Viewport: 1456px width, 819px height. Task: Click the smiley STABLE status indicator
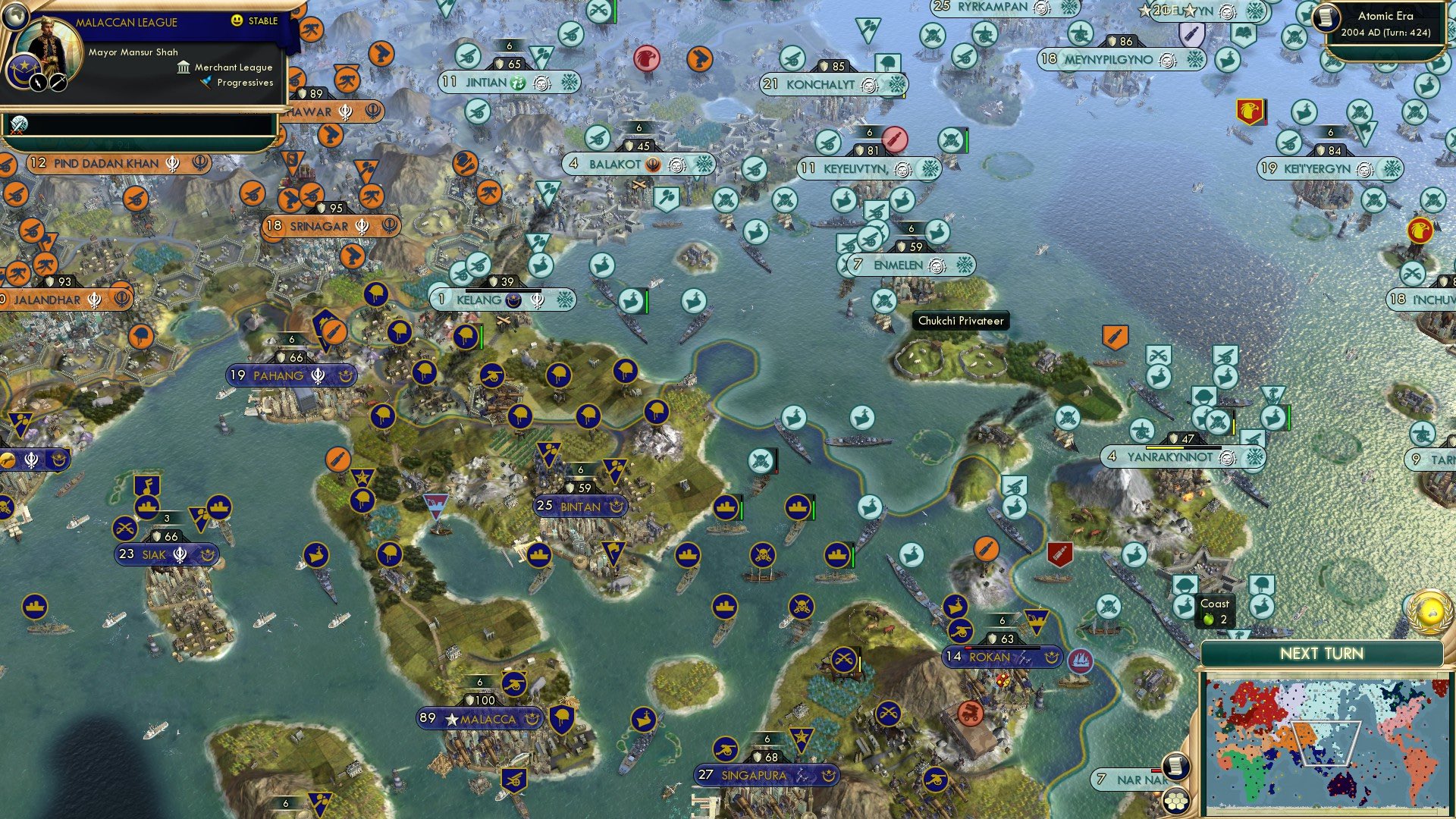pyautogui.click(x=237, y=22)
